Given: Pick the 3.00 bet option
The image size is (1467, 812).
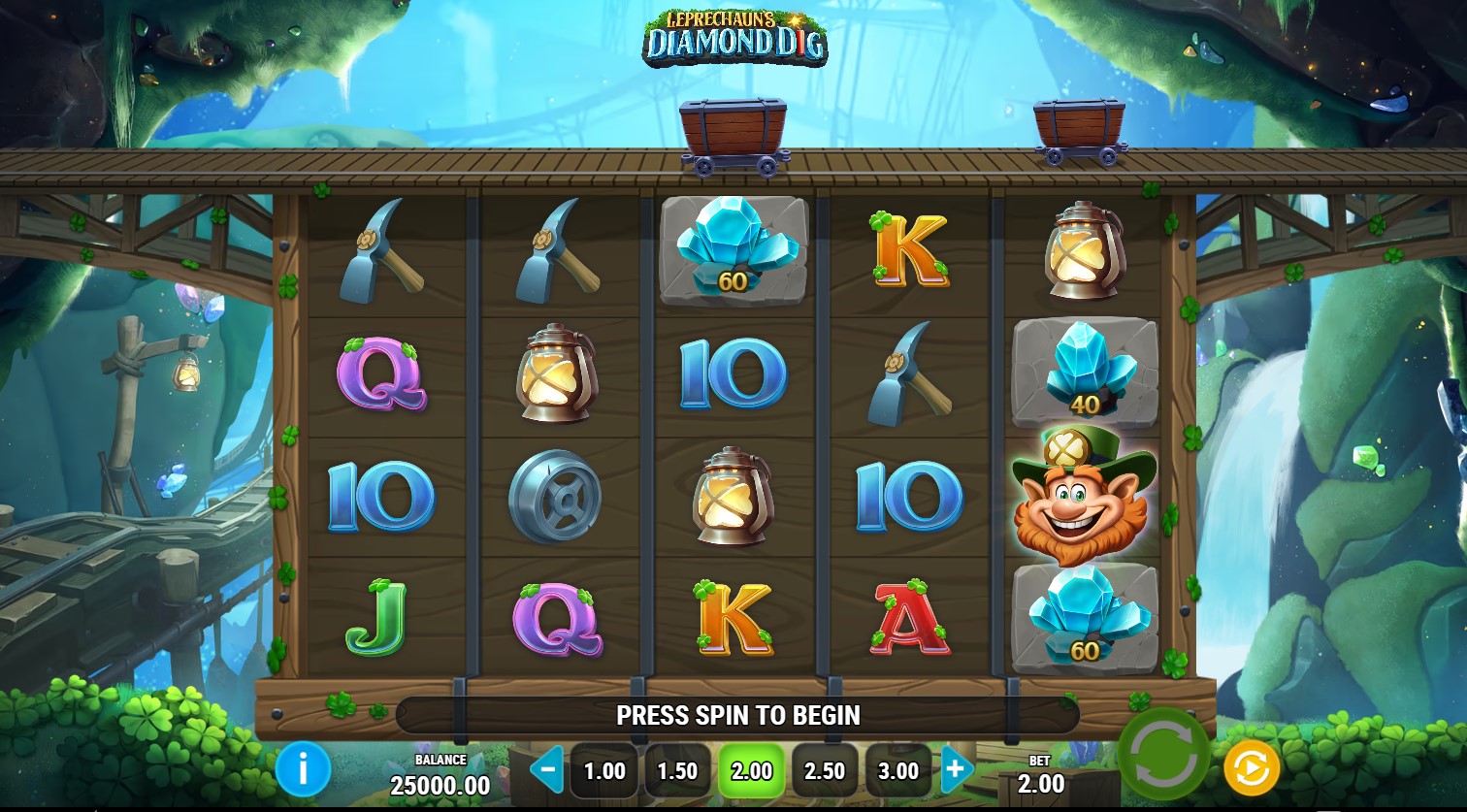Looking at the screenshot, I should click(x=898, y=771).
